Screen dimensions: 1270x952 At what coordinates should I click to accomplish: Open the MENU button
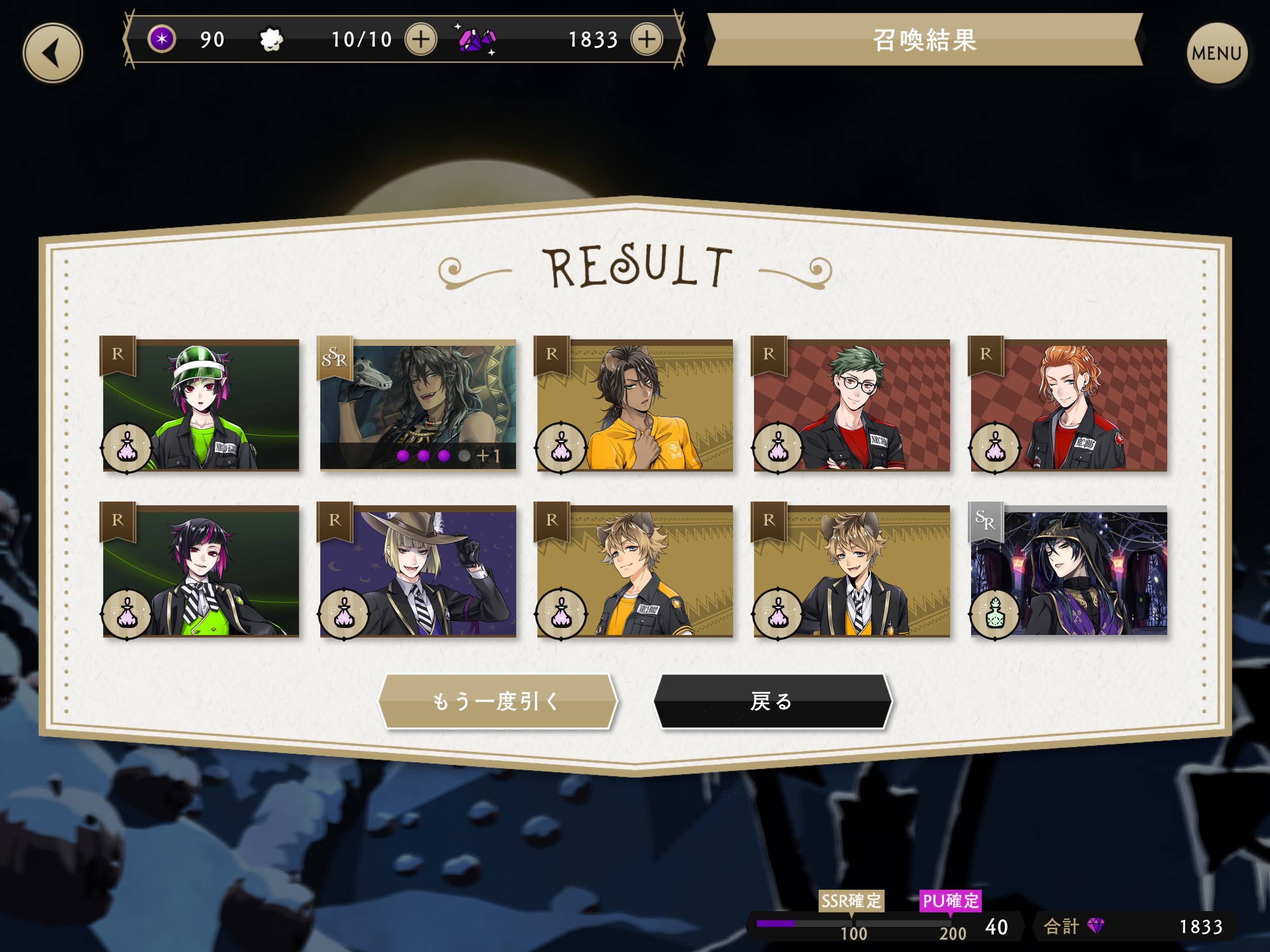pyautogui.click(x=1216, y=53)
